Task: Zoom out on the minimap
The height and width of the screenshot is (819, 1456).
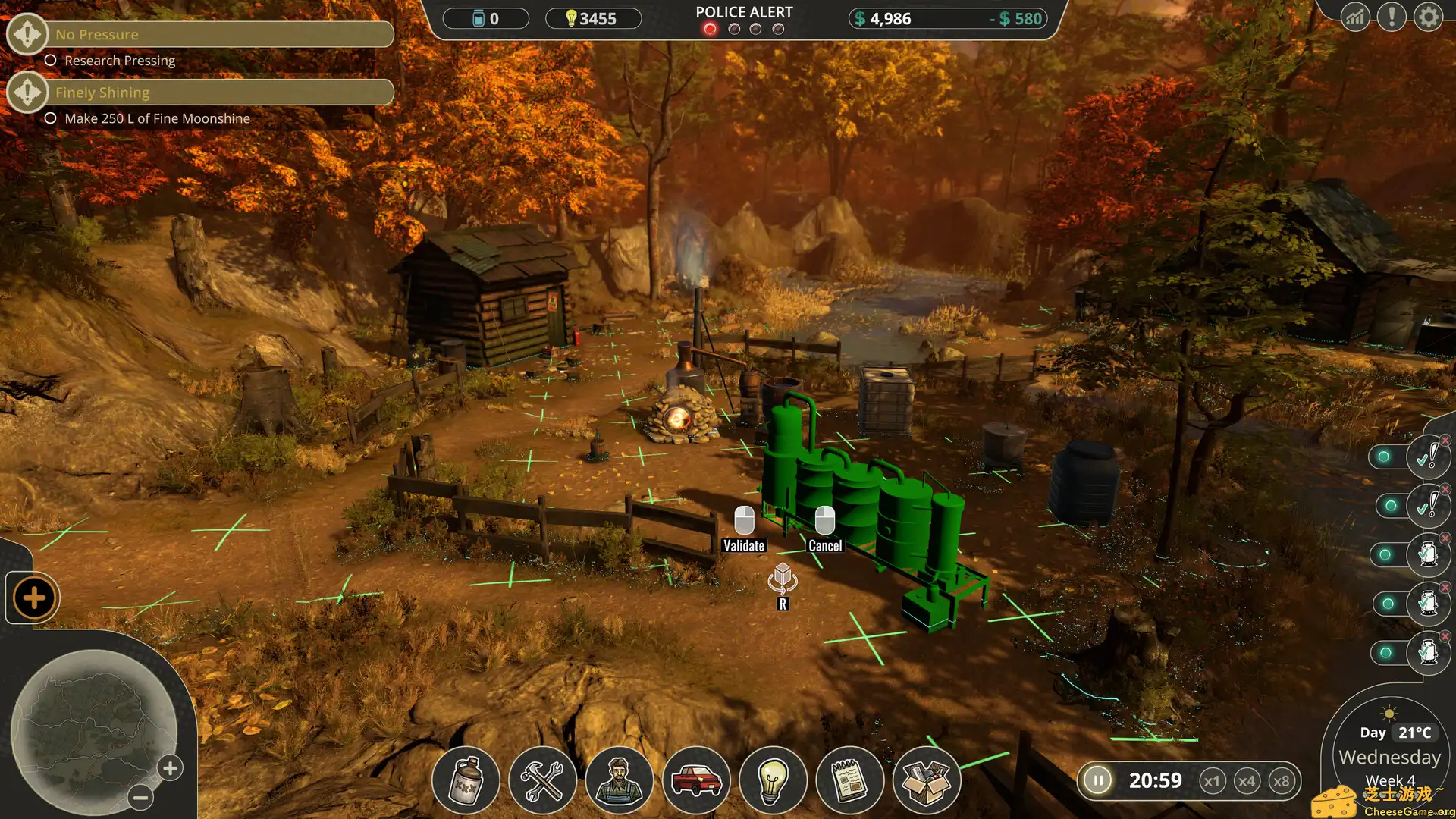Action: click(140, 797)
